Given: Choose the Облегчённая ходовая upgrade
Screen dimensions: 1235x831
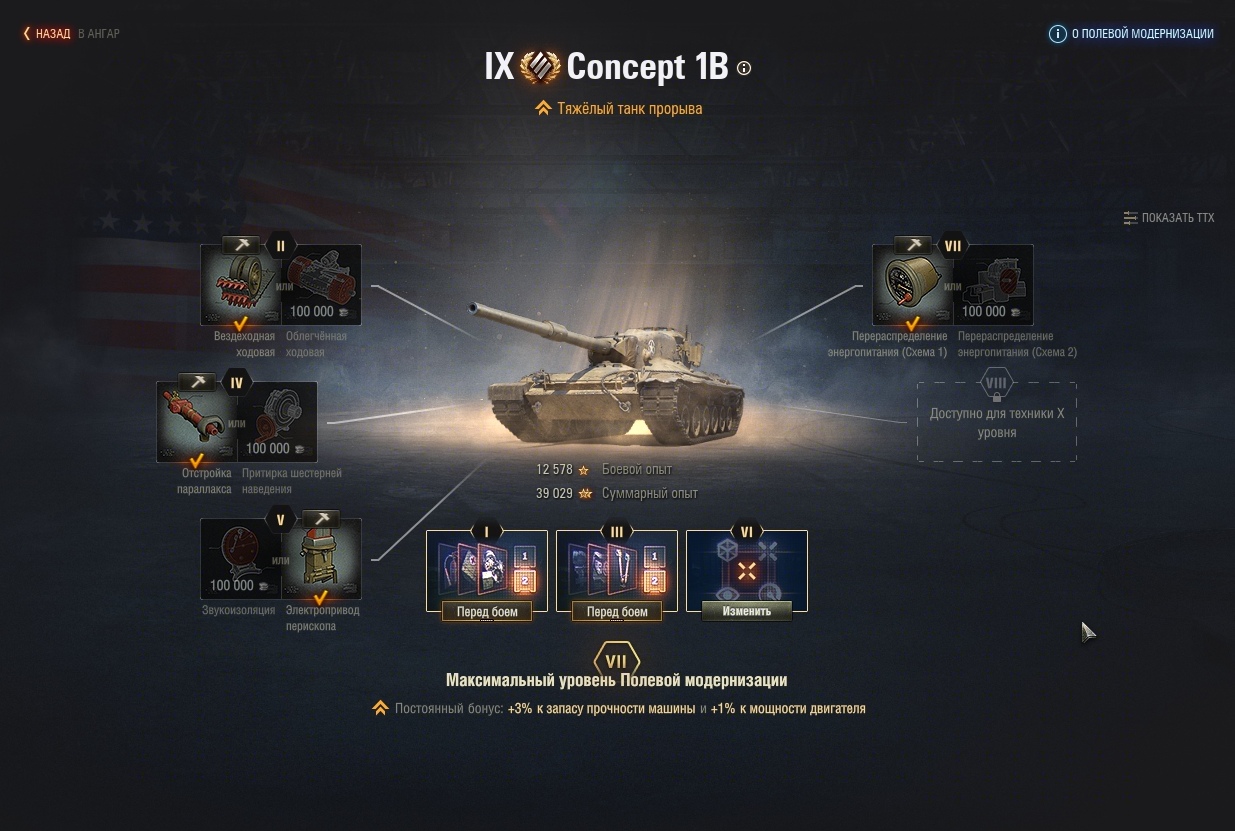Looking at the screenshot, I should tap(321, 287).
